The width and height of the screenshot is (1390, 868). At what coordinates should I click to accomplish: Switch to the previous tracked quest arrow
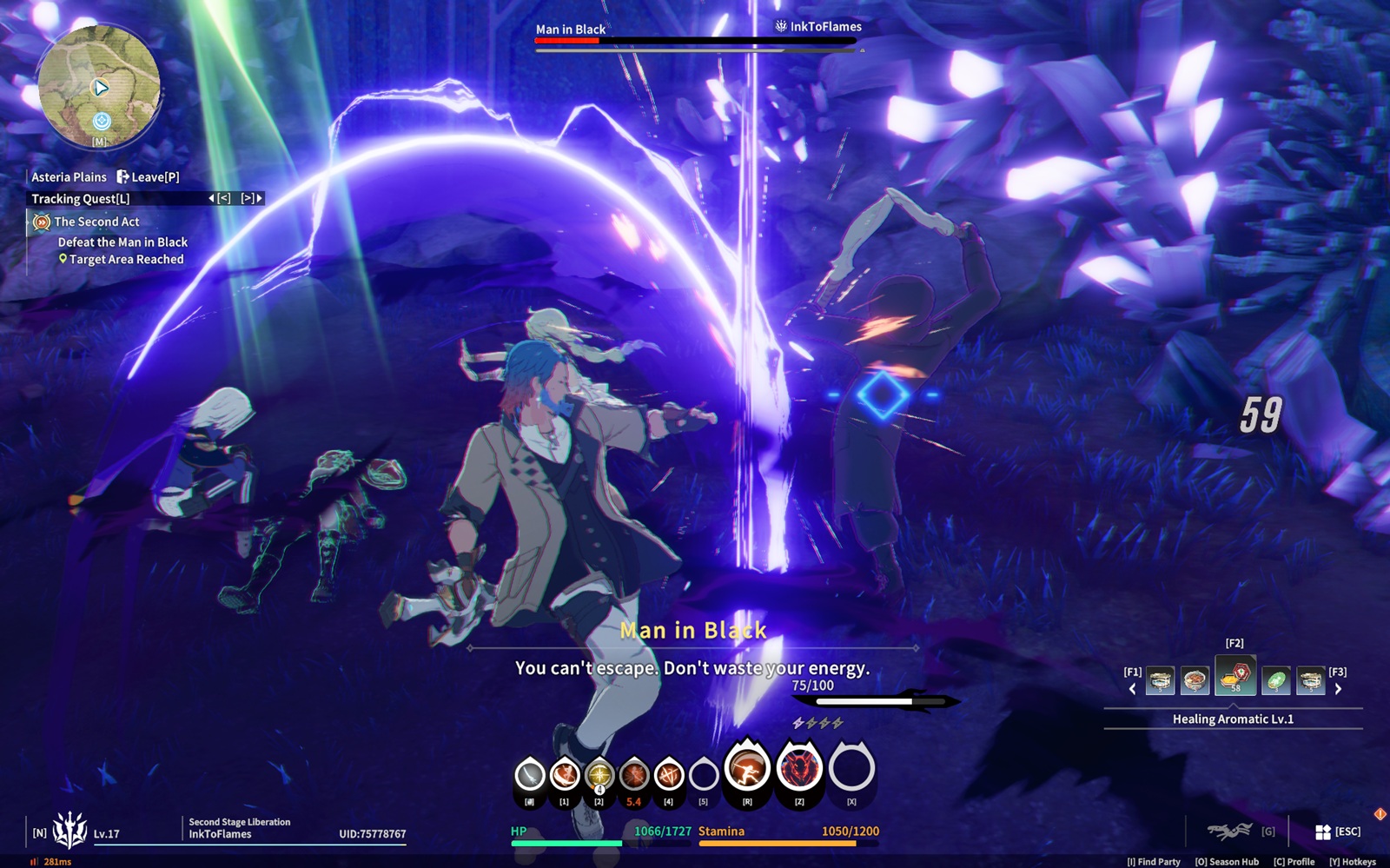pyautogui.click(x=212, y=199)
